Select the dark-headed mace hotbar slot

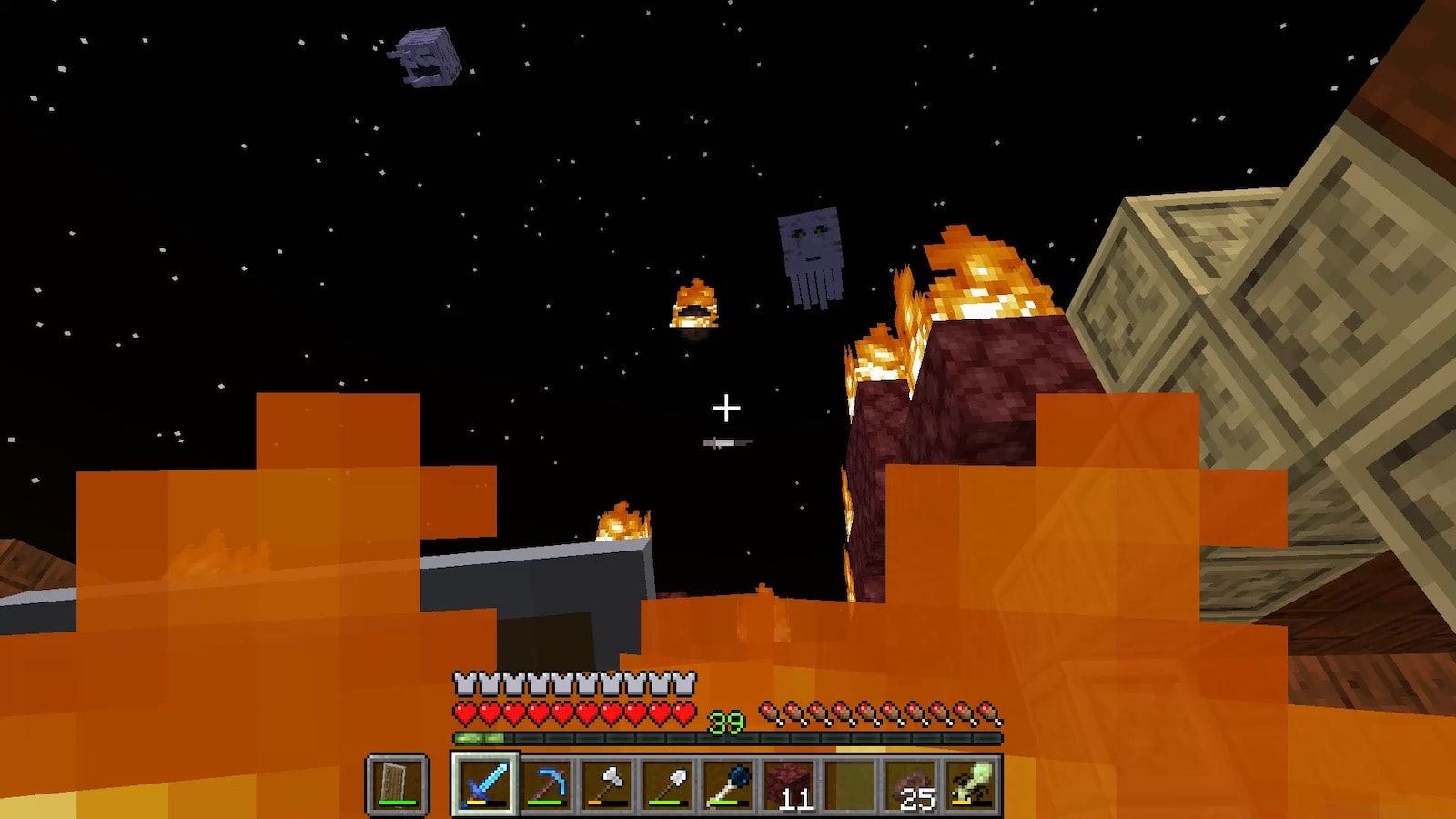coord(728,784)
